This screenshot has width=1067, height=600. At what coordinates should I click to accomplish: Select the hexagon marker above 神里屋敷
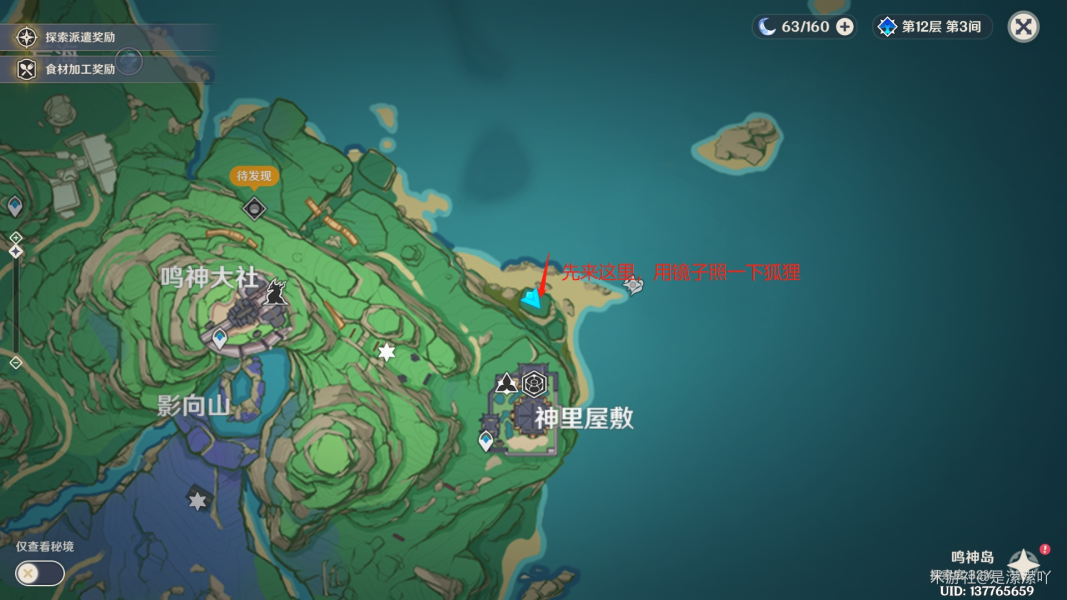(x=535, y=383)
